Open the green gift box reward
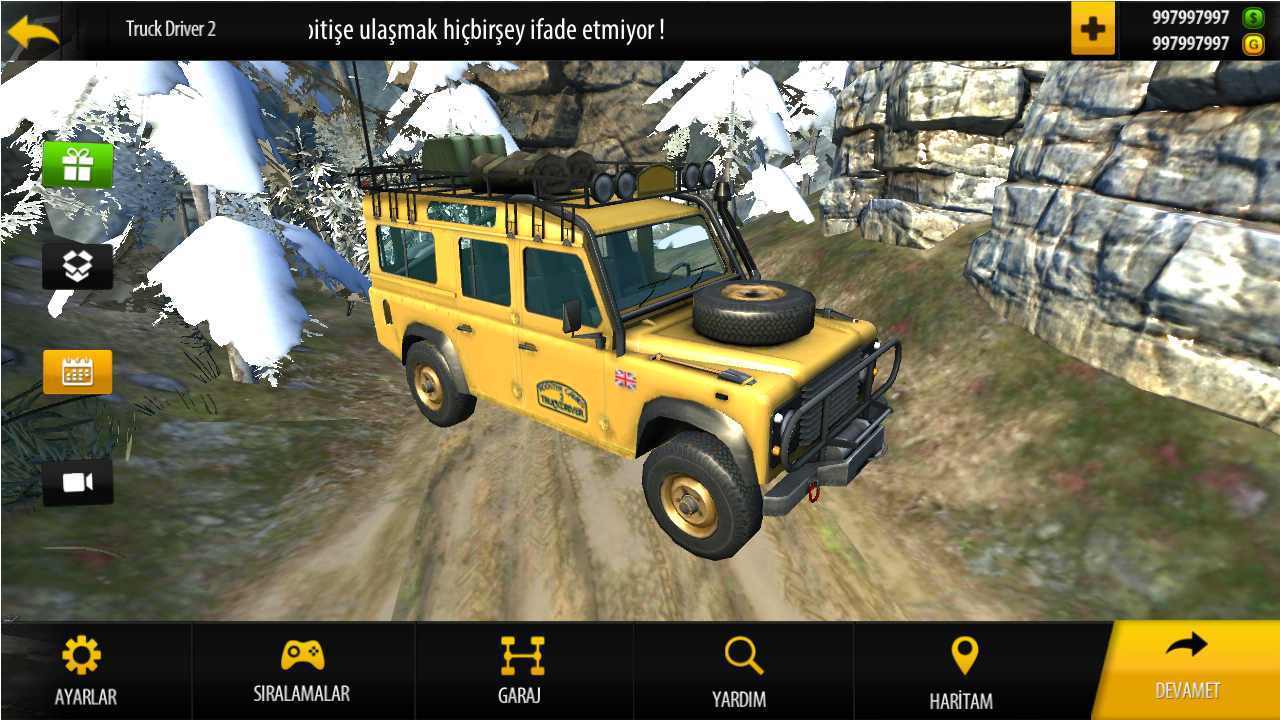The width and height of the screenshot is (1280, 720). coord(77,164)
